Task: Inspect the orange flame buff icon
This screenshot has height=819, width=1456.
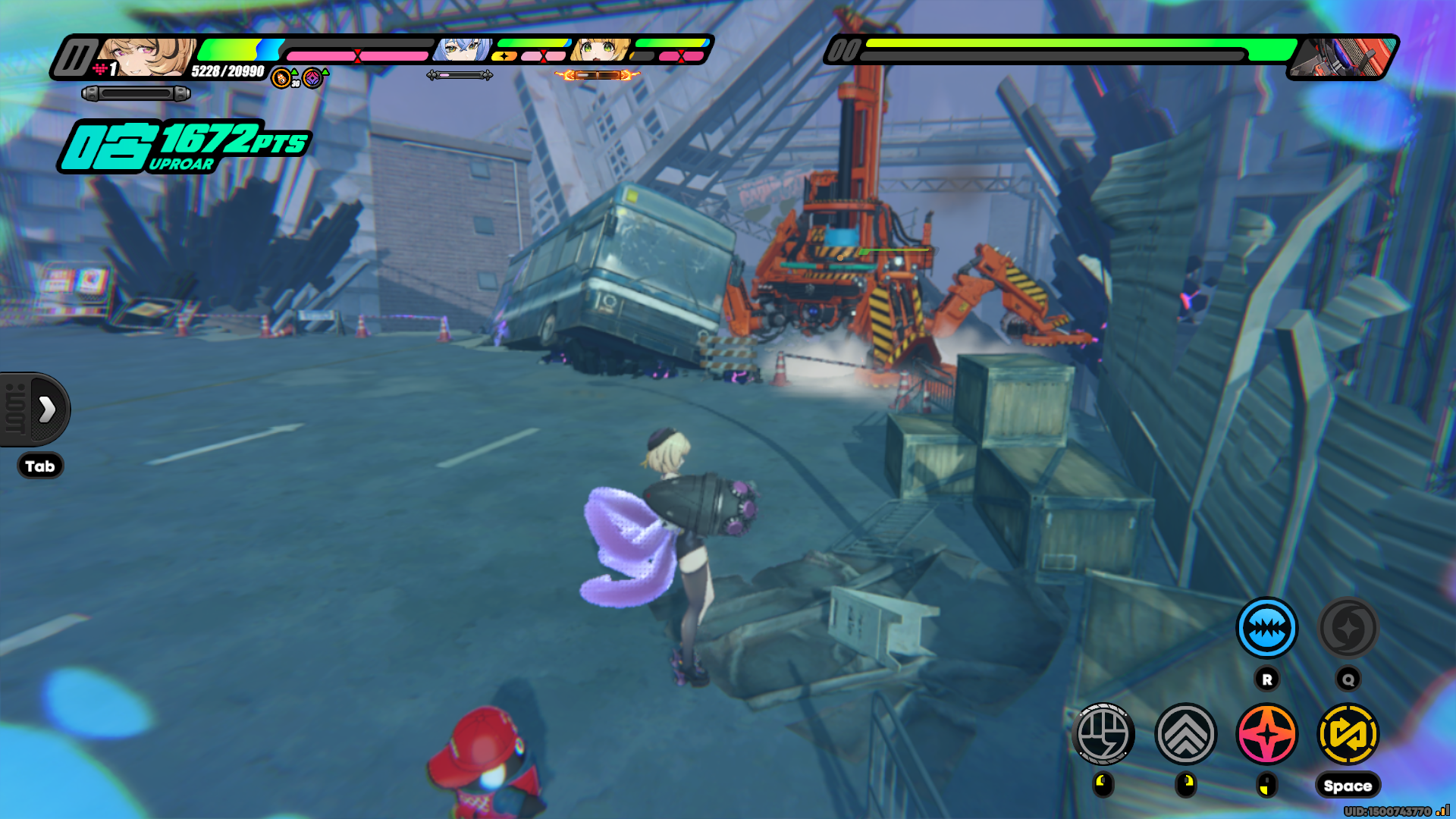Action: (x=282, y=78)
